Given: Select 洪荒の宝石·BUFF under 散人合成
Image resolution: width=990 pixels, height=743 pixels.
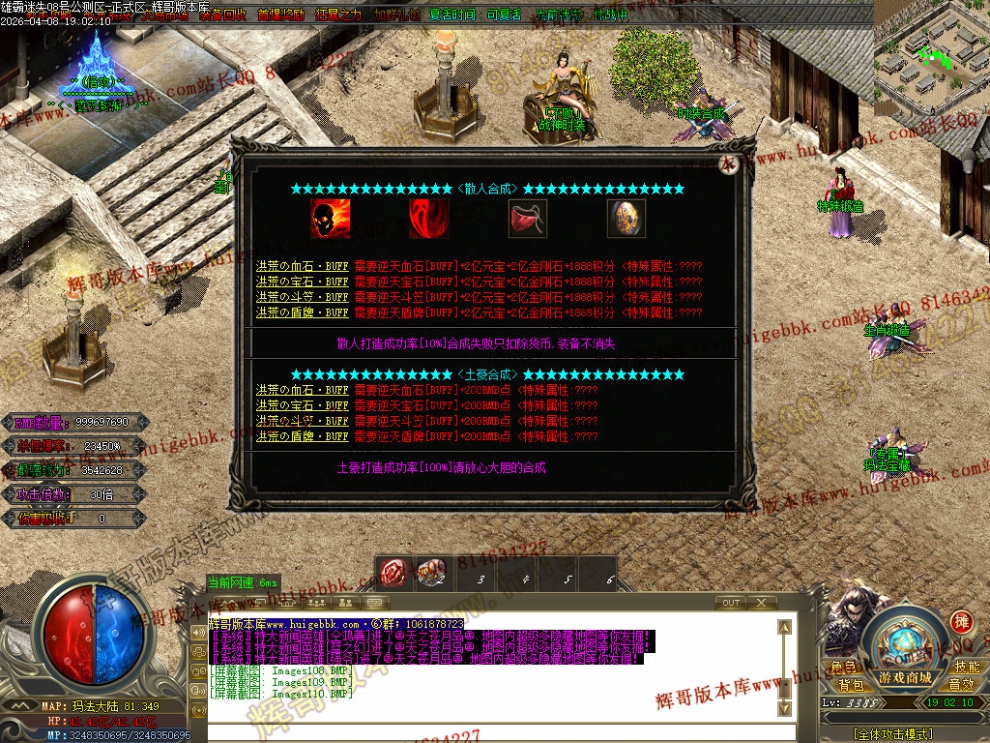Looking at the screenshot, I should click(301, 282).
